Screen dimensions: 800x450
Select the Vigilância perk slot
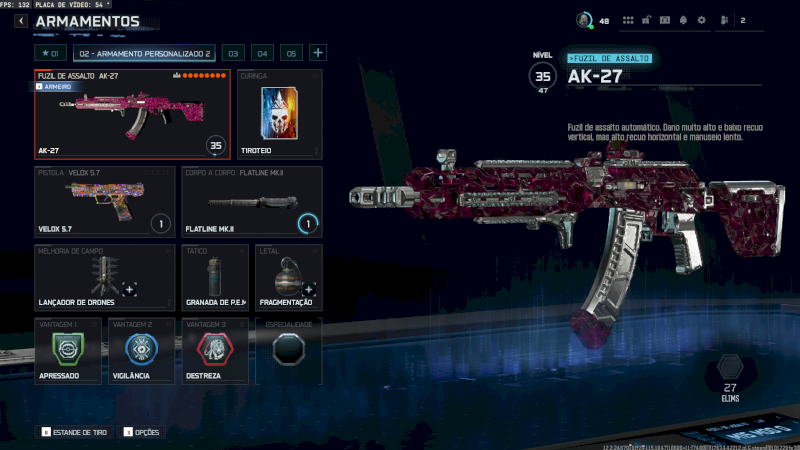tap(141, 351)
